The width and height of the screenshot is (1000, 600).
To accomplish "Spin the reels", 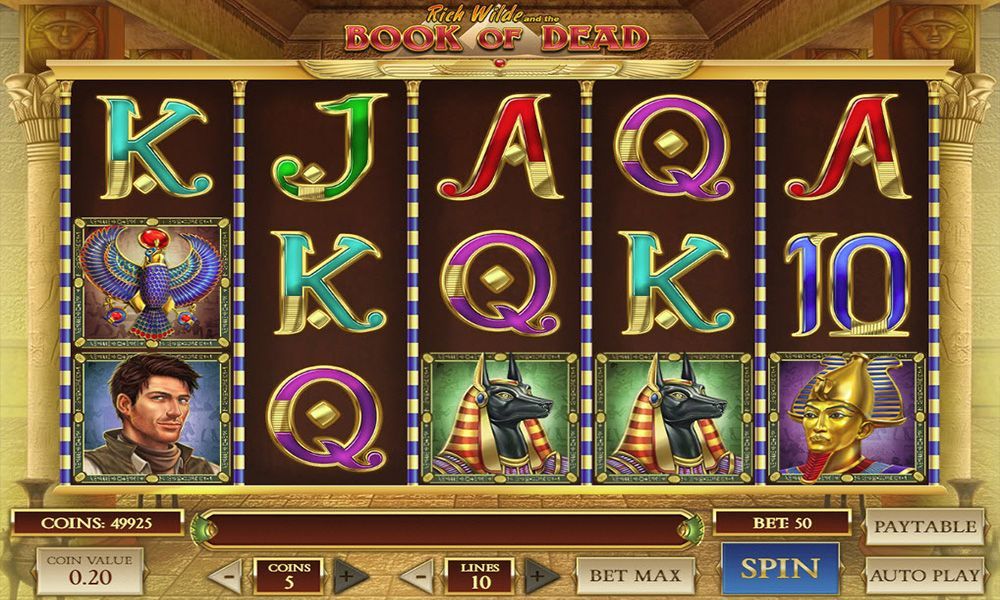I will (x=780, y=570).
